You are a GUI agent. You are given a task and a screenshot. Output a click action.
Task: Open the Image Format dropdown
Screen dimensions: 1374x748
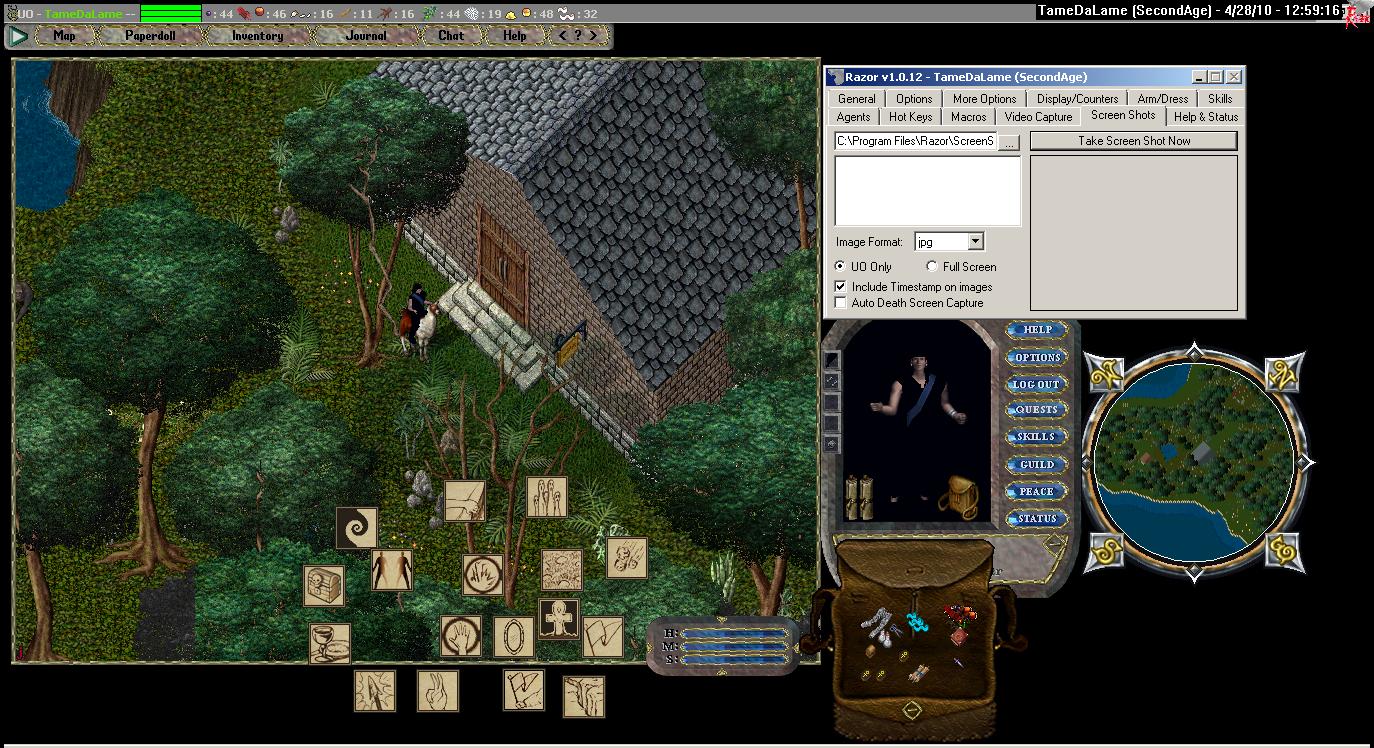pyautogui.click(x=975, y=242)
